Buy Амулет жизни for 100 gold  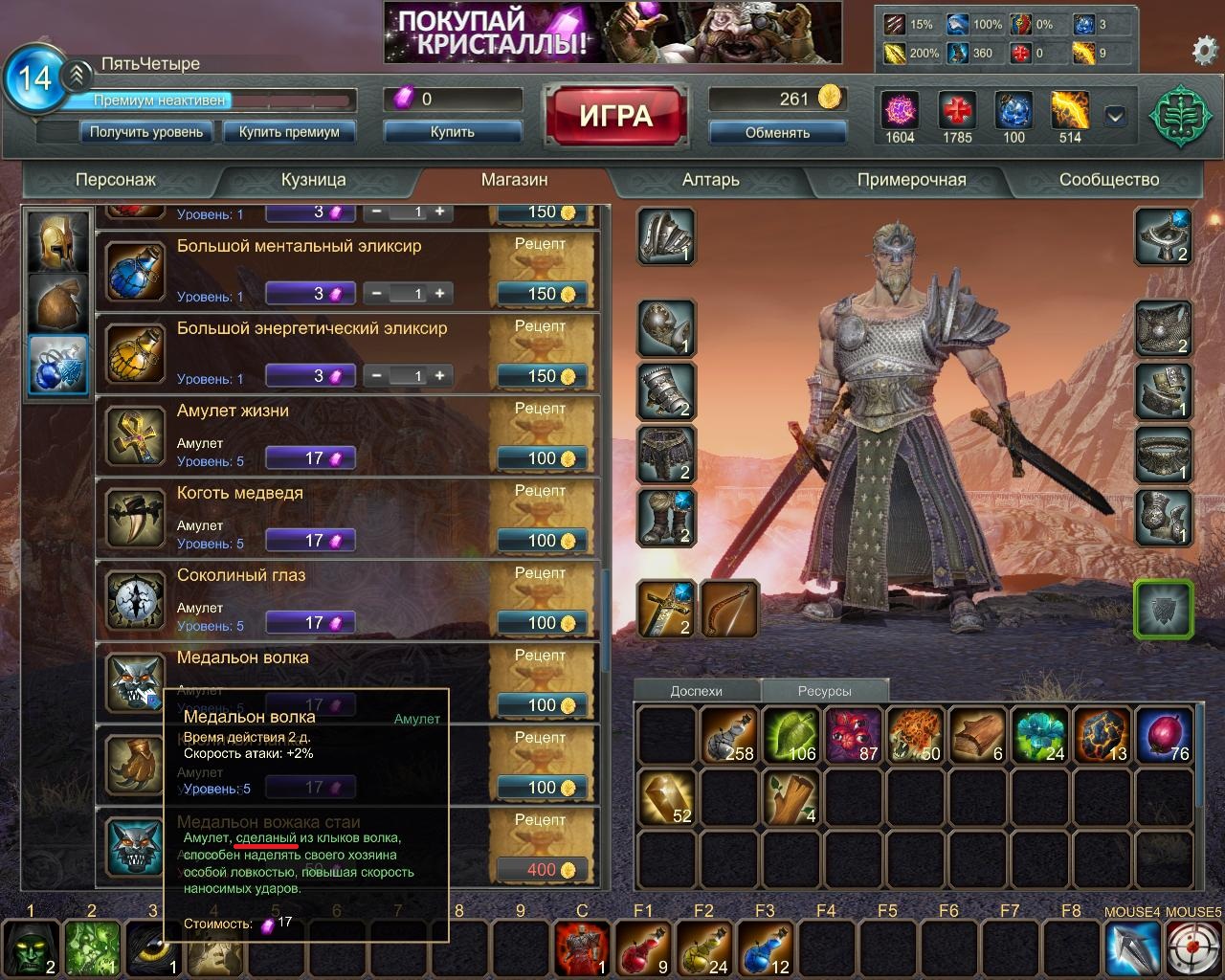tap(542, 458)
